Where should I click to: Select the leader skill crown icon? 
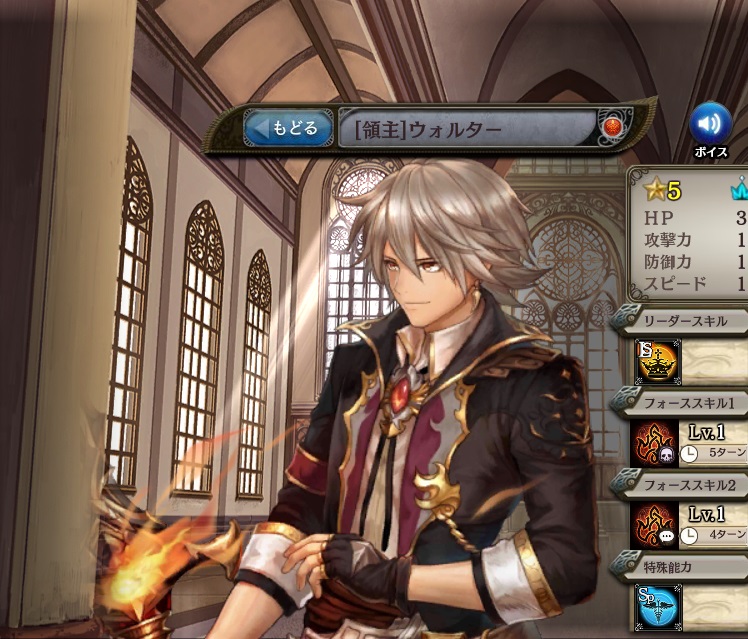[657, 361]
